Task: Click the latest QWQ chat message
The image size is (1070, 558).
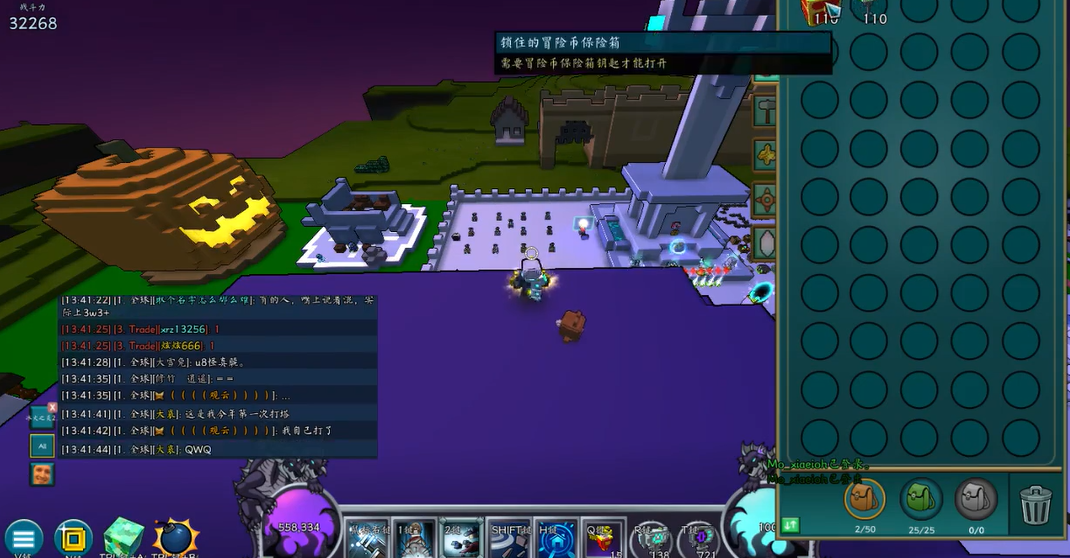Action: tap(198, 450)
